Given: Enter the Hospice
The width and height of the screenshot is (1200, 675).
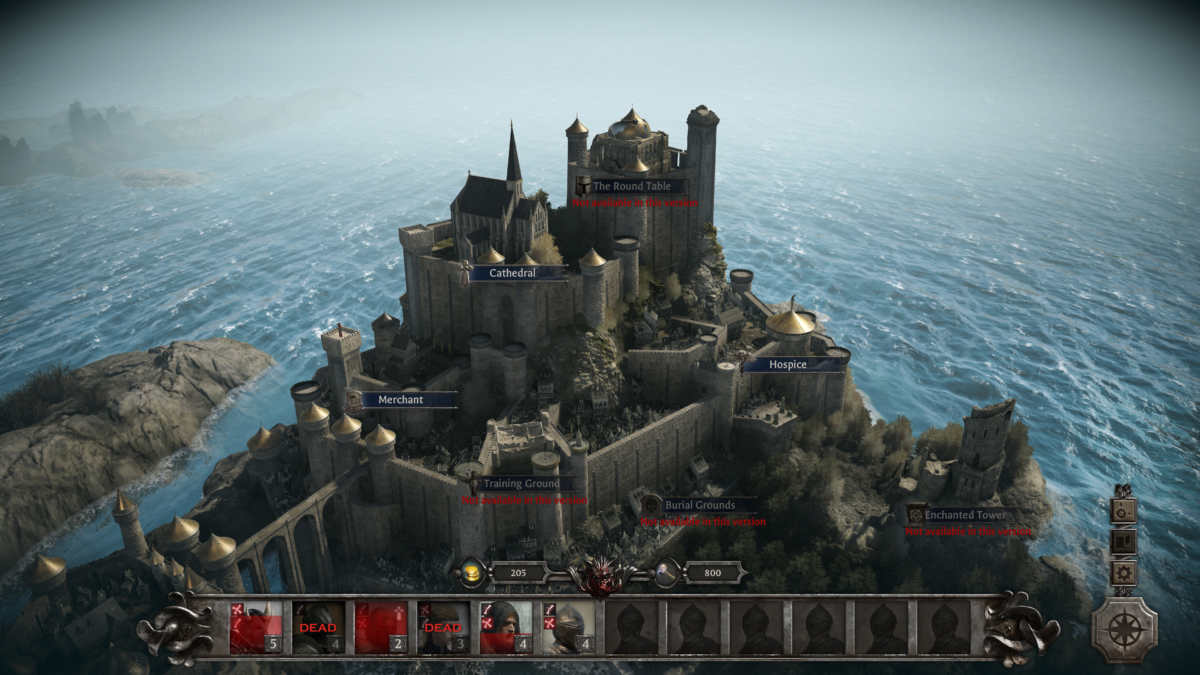Looking at the screenshot, I should (788, 365).
